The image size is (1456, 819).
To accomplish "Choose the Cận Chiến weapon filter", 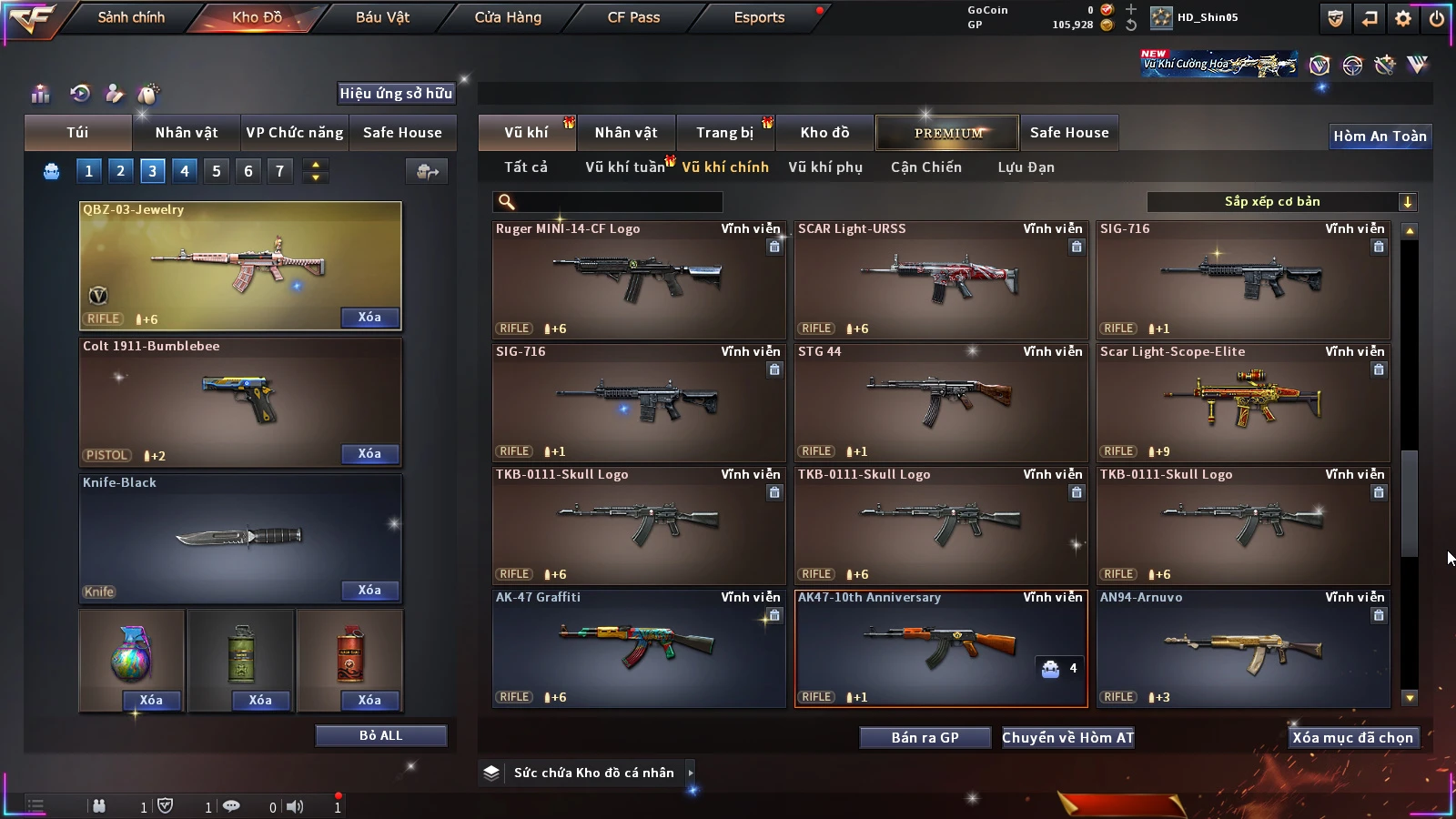I will pos(925,167).
